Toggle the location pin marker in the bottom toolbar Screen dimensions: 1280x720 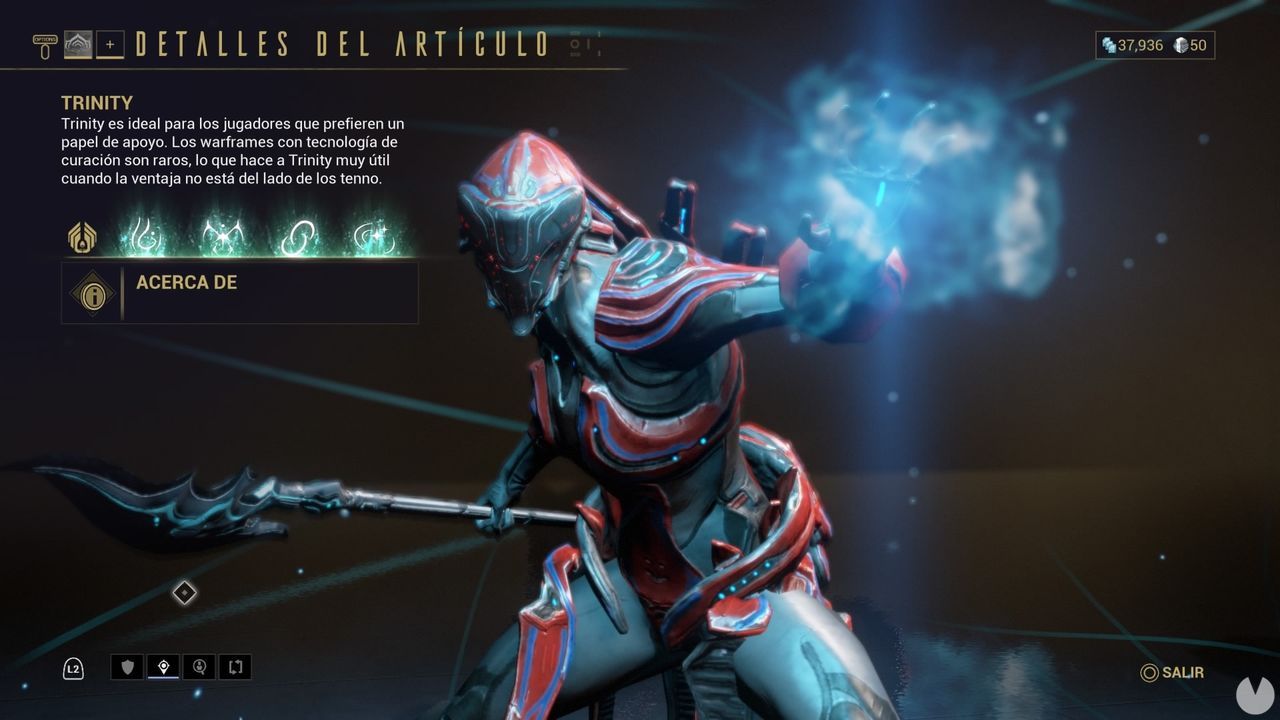coord(164,666)
